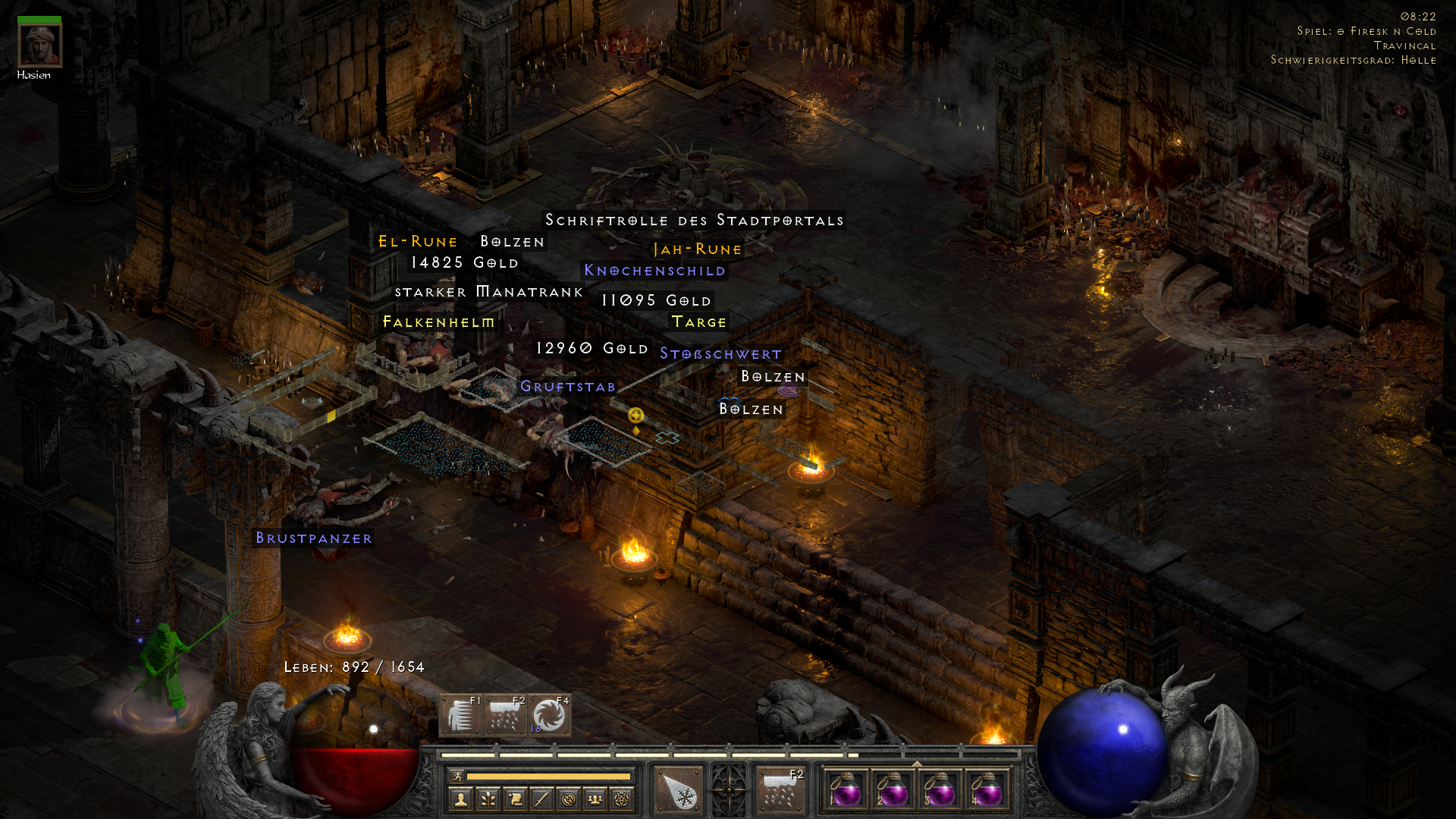
Task: Select the F1 skill on the hotbar
Action: (460, 717)
